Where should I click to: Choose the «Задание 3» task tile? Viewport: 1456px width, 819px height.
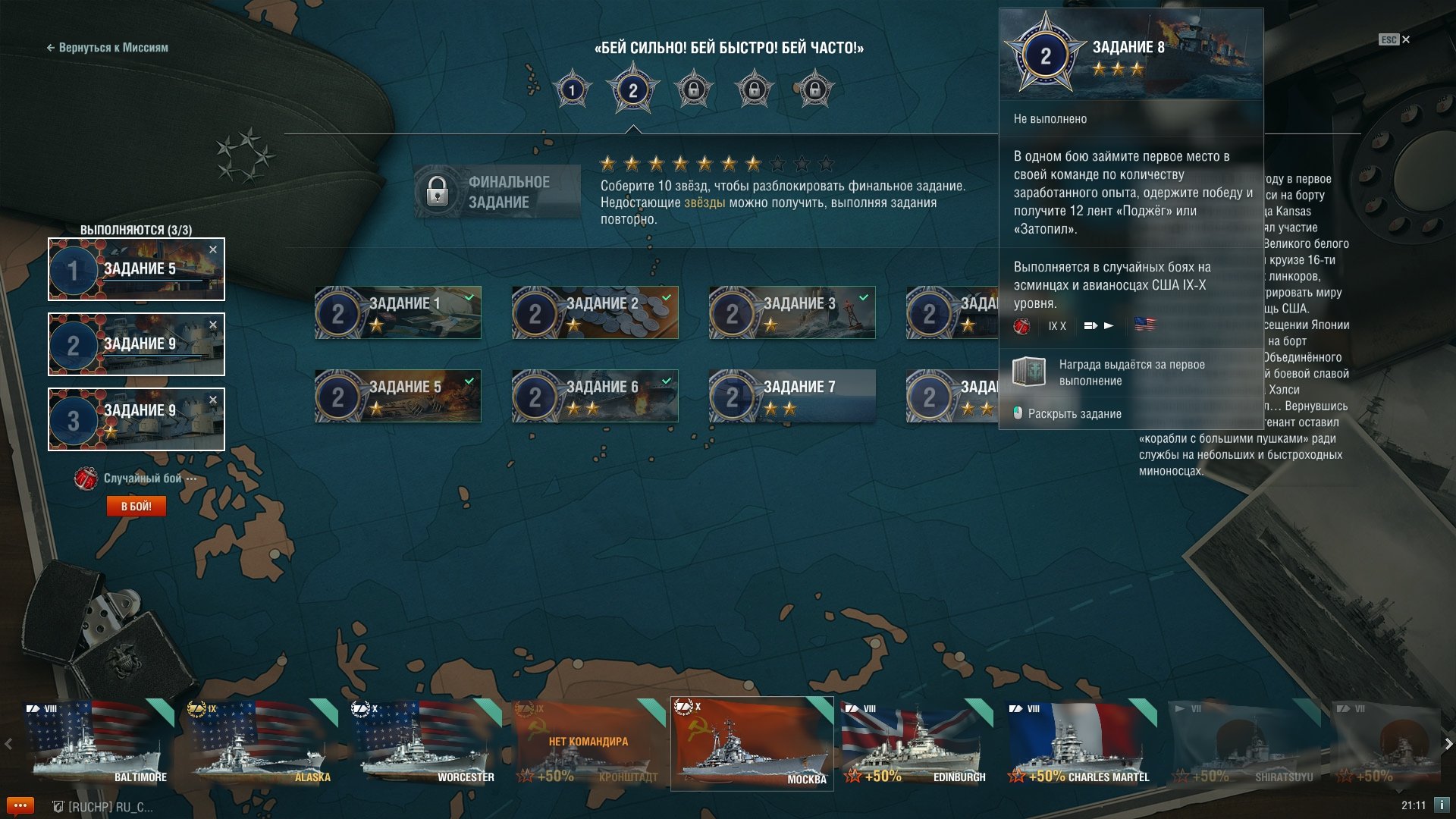(x=792, y=312)
